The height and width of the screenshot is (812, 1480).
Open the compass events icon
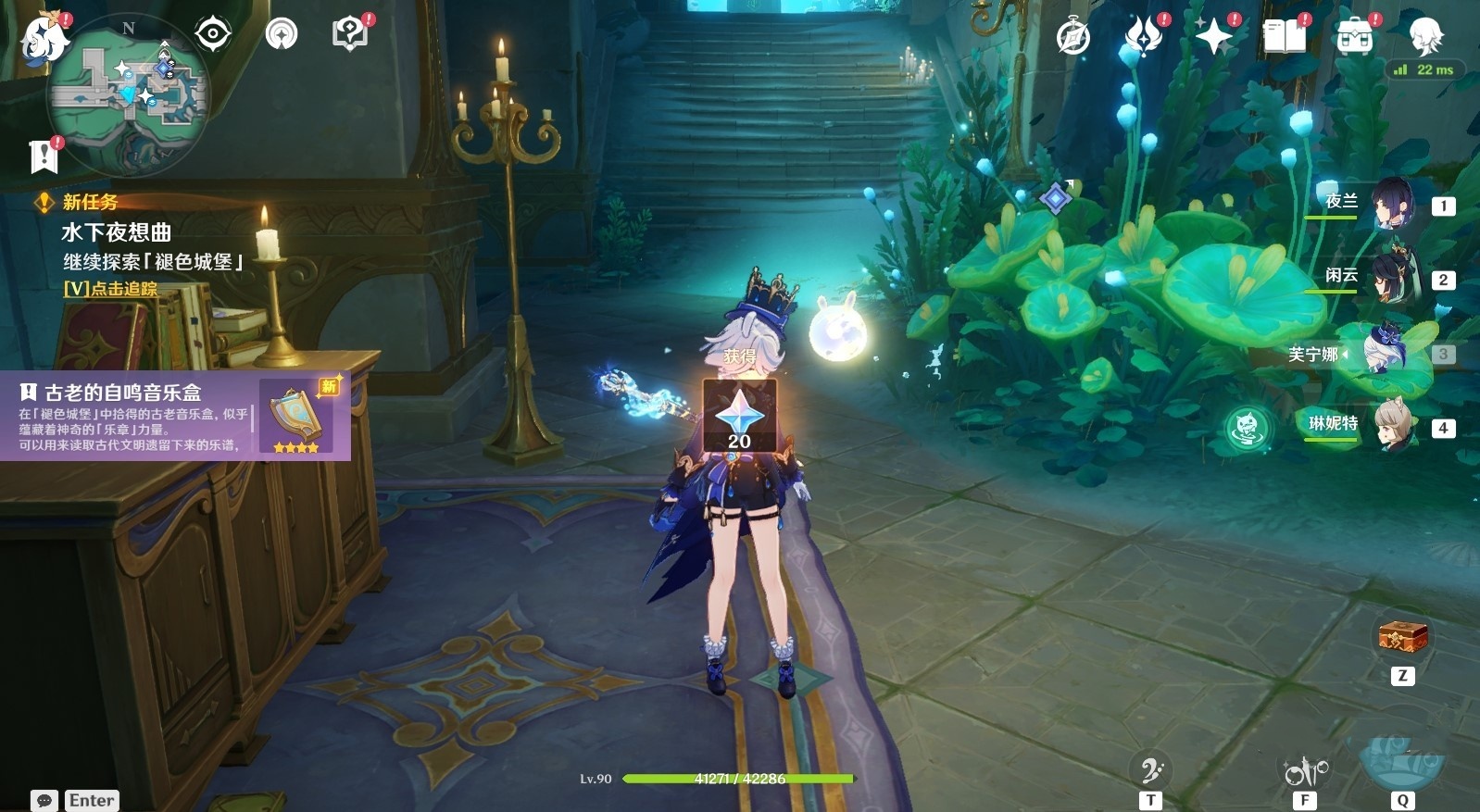[1073, 38]
